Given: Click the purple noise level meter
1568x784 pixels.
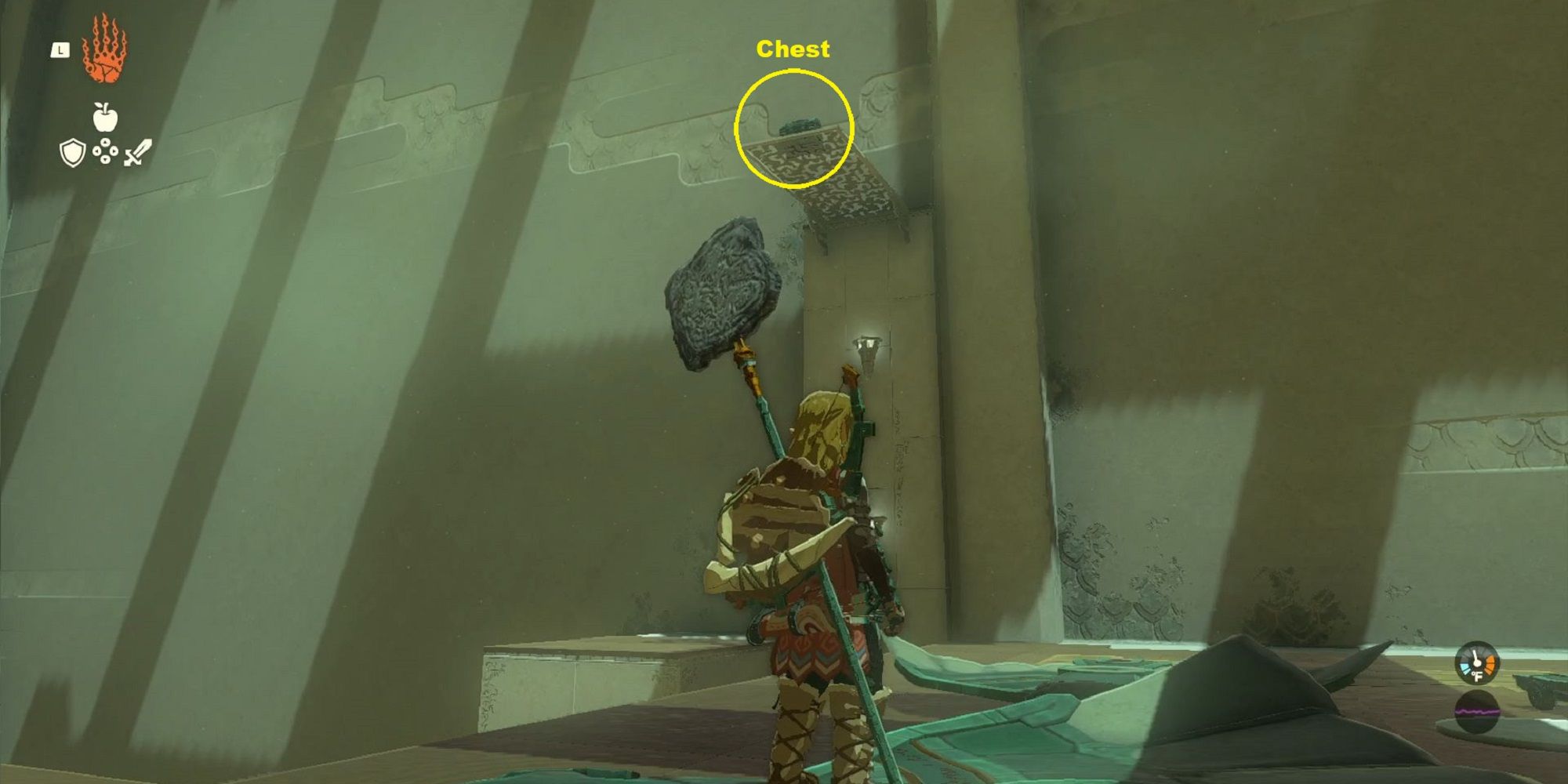Looking at the screenshot, I should point(1477,712).
